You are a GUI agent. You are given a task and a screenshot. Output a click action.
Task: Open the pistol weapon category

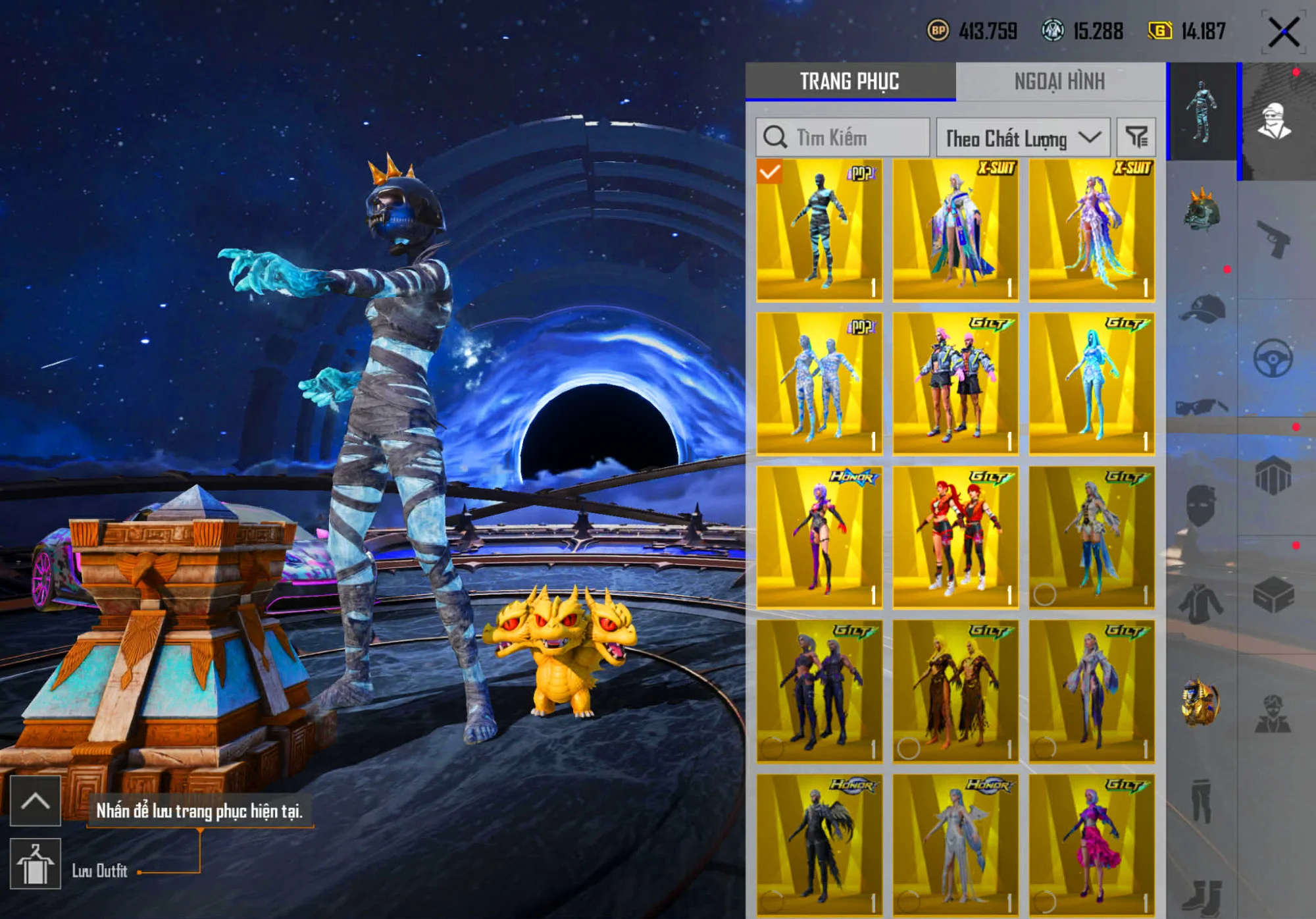click(1274, 238)
